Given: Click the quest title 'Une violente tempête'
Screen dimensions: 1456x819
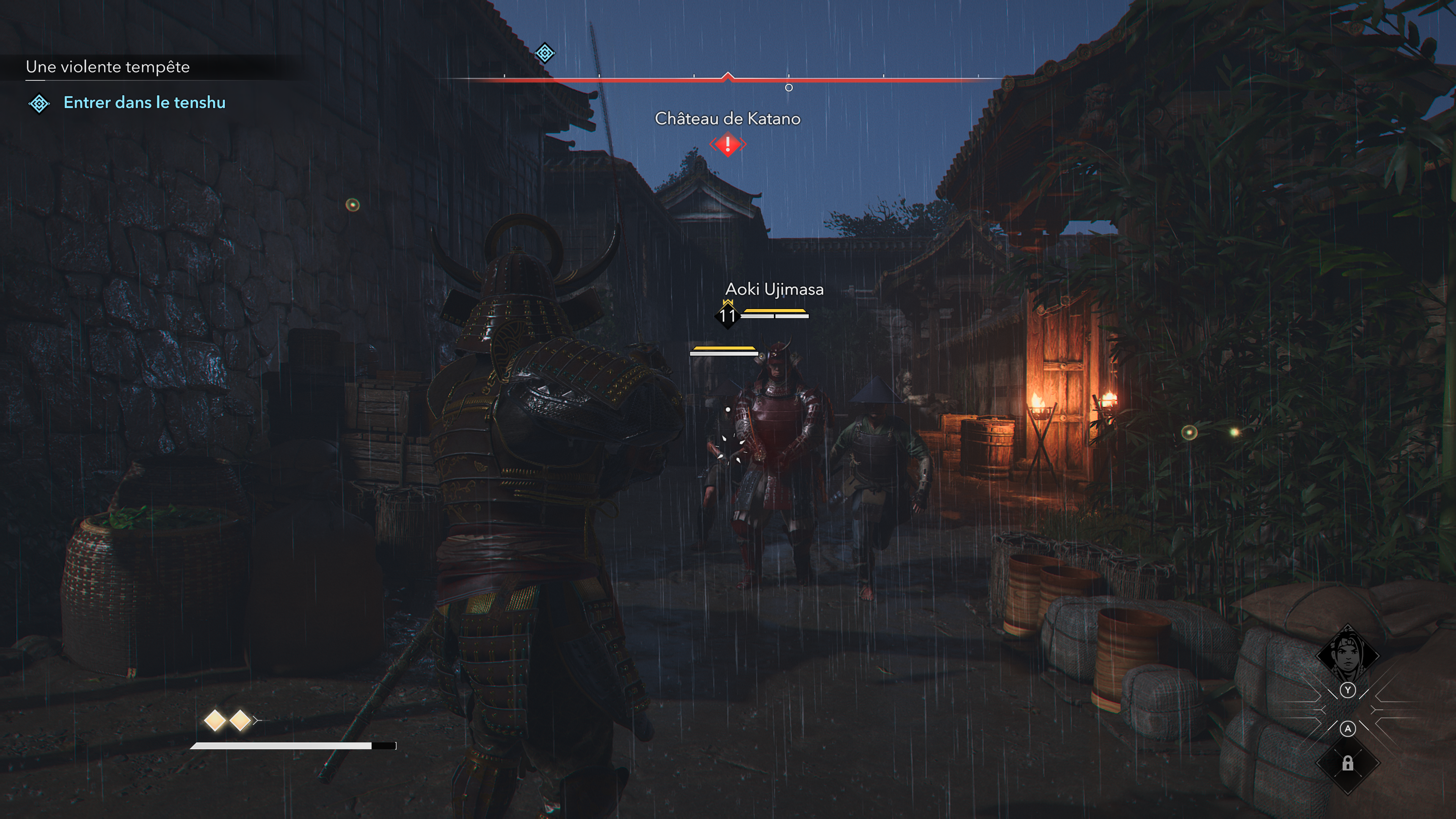Looking at the screenshot, I should (107, 67).
